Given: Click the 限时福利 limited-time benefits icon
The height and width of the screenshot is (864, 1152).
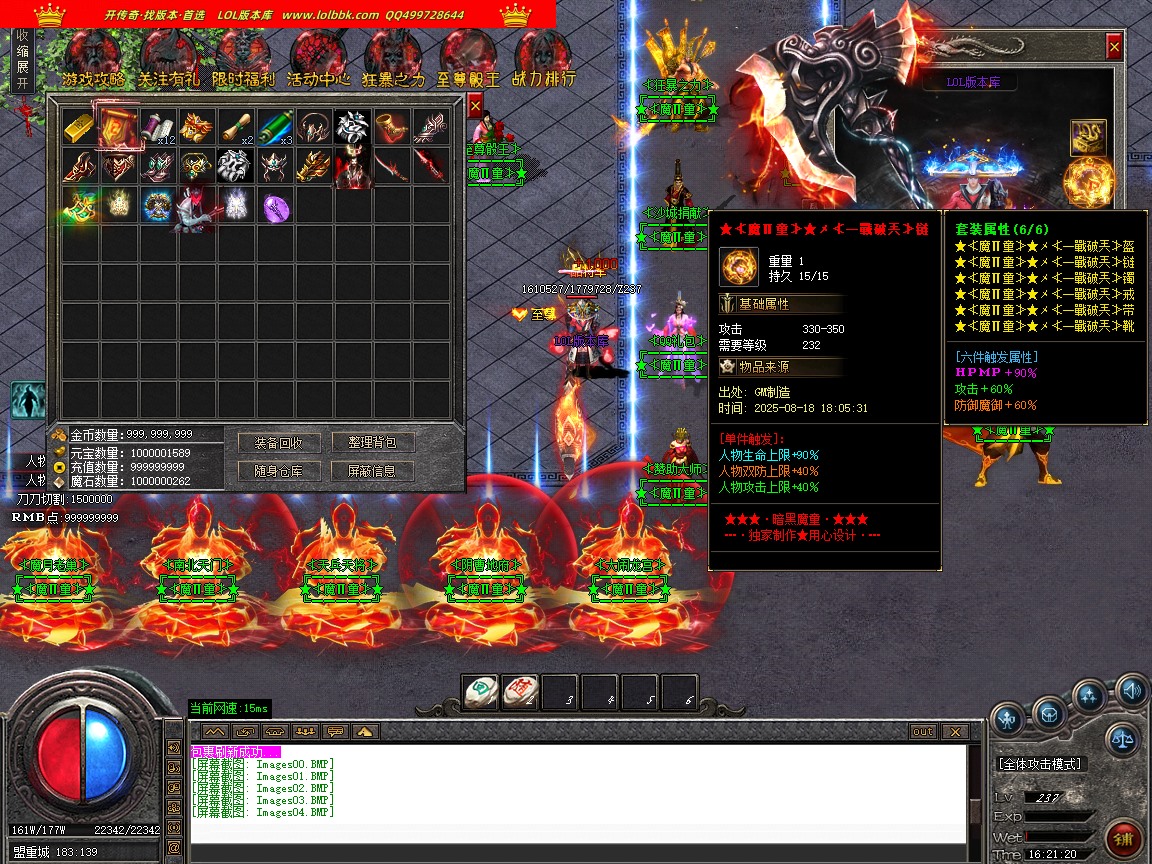Looking at the screenshot, I should pos(243,60).
